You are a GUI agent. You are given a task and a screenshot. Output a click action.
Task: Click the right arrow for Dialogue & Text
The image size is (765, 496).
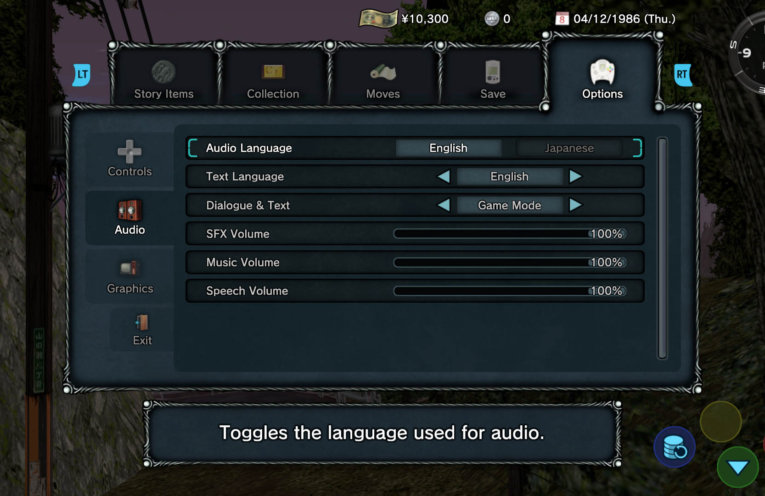[575, 205]
